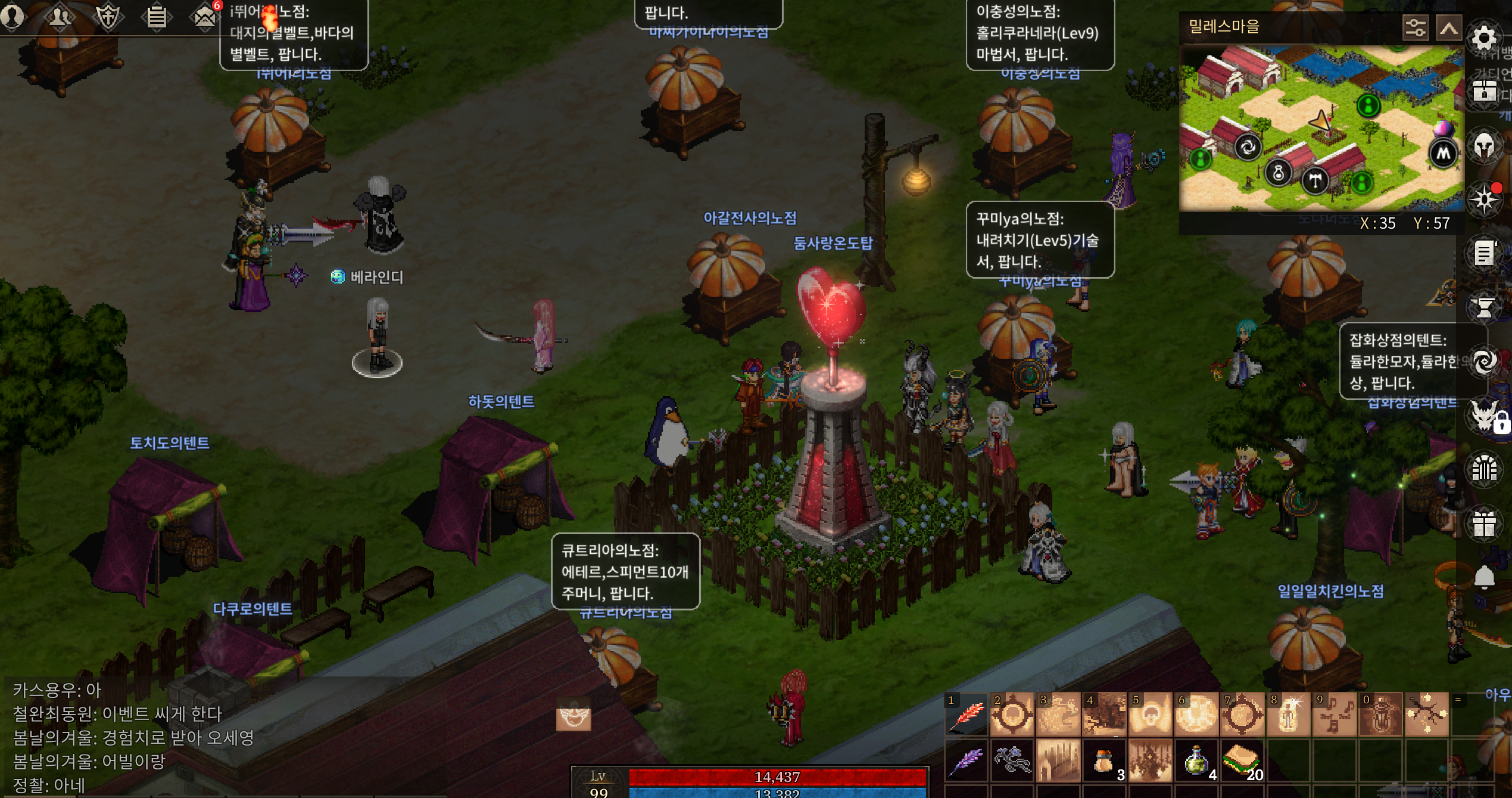Eat the sandwich stack of 20
1512x798 pixels.
(x=1242, y=761)
